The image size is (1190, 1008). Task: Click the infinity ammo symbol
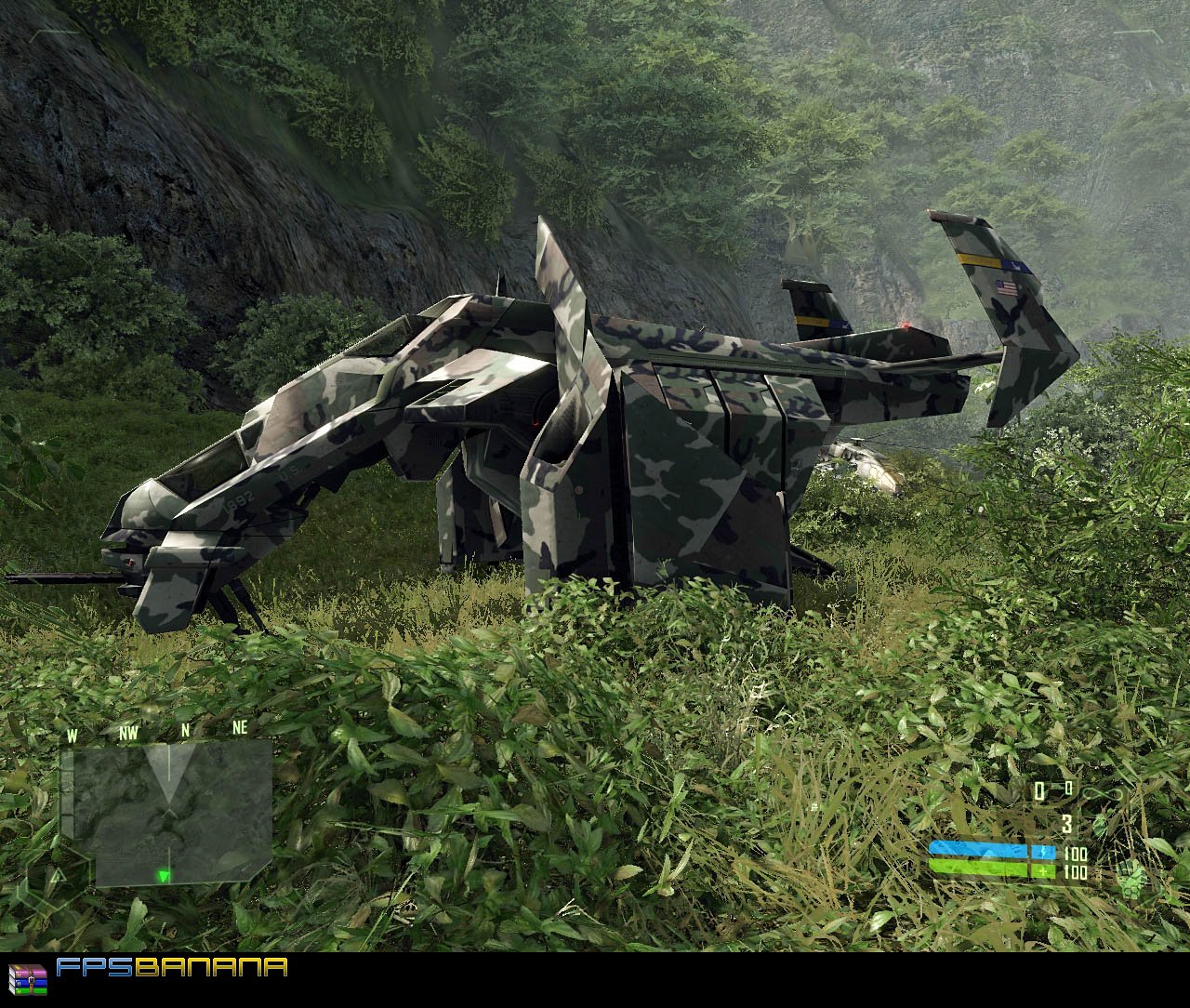[1100, 792]
